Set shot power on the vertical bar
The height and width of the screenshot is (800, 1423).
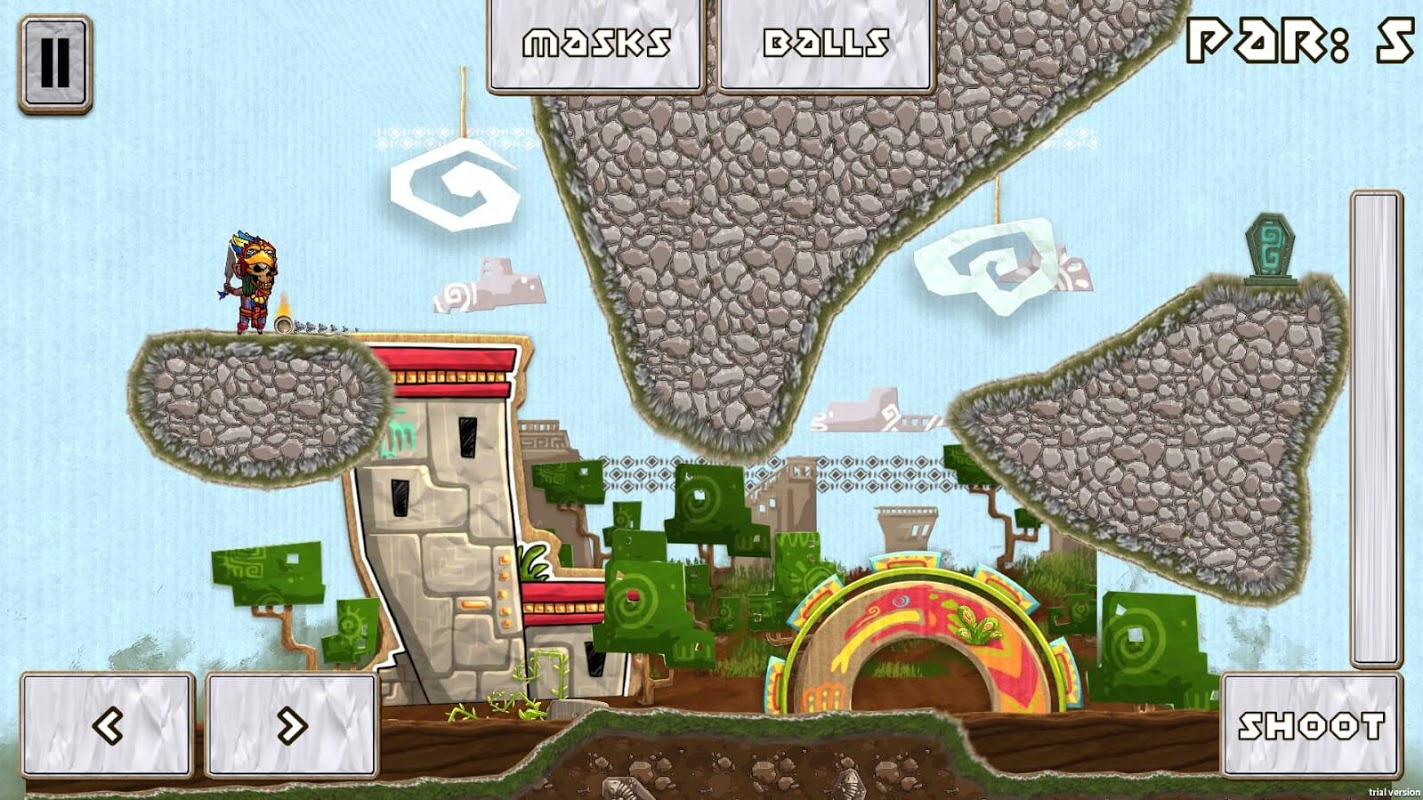[x=1376, y=428]
